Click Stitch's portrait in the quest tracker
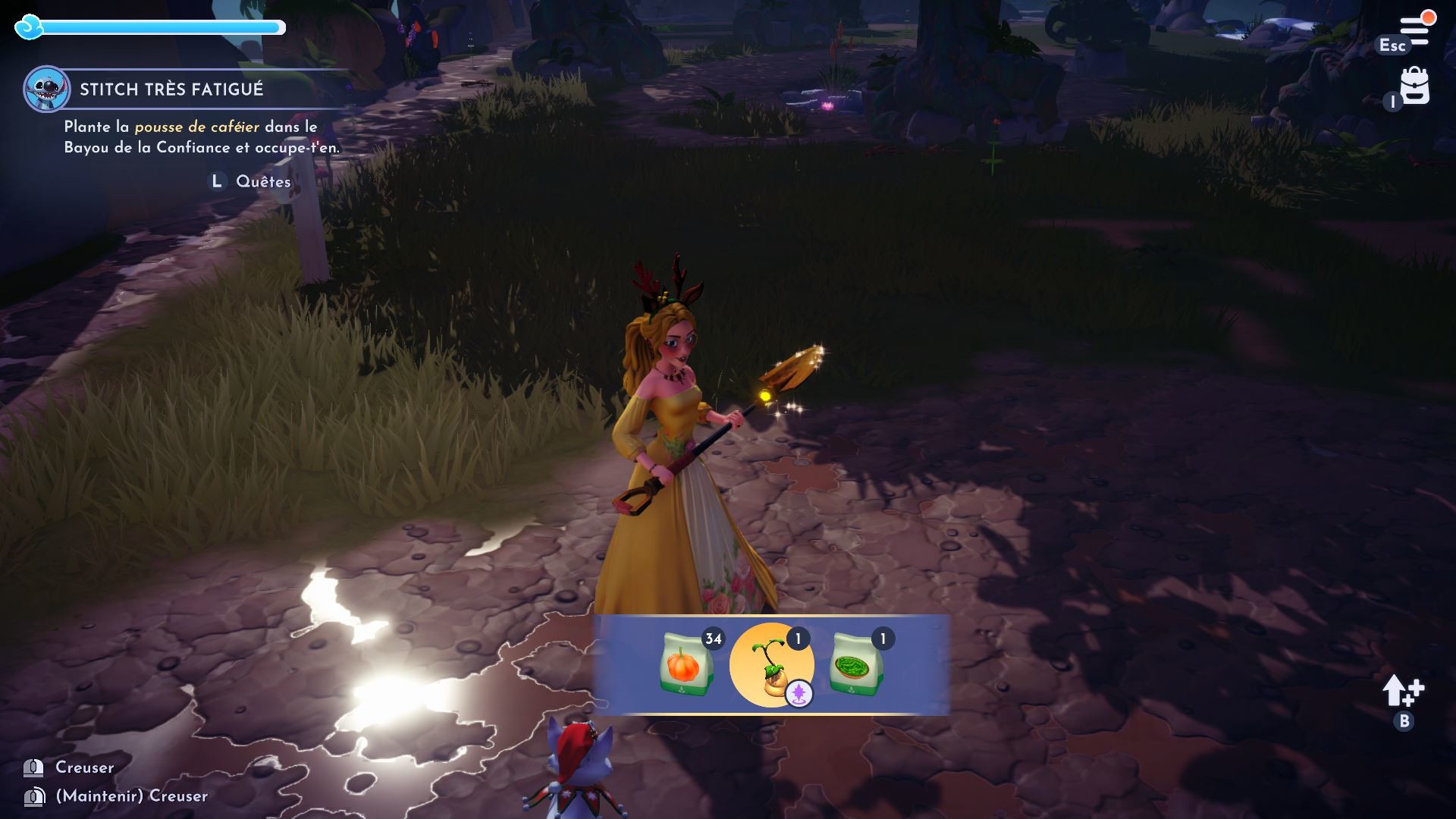1456x819 pixels. 46,89
